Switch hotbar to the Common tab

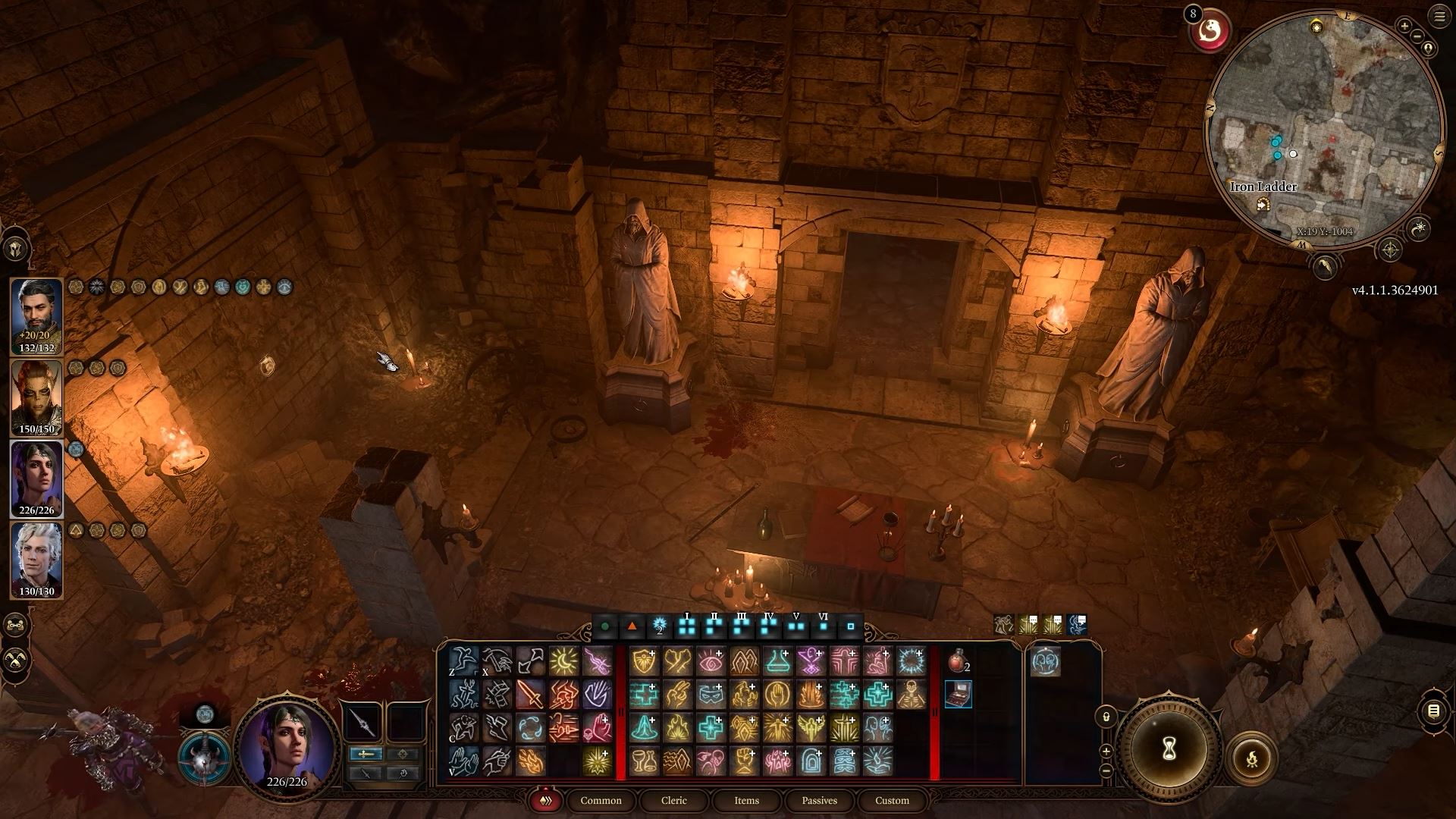point(601,800)
